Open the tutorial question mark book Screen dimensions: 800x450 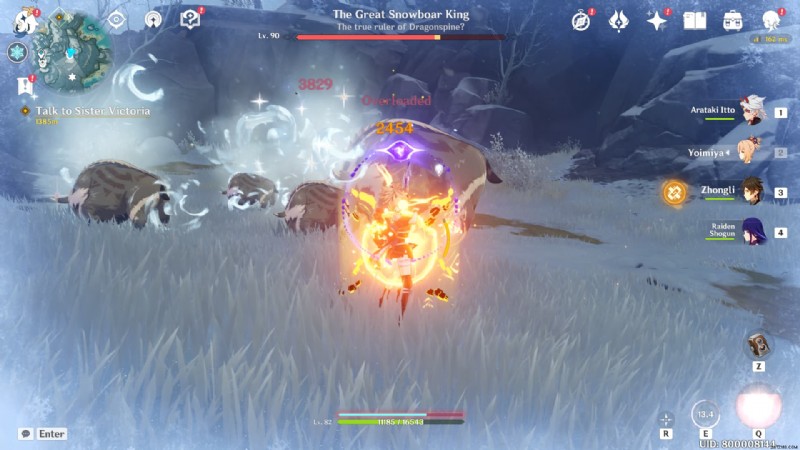[x=189, y=19]
